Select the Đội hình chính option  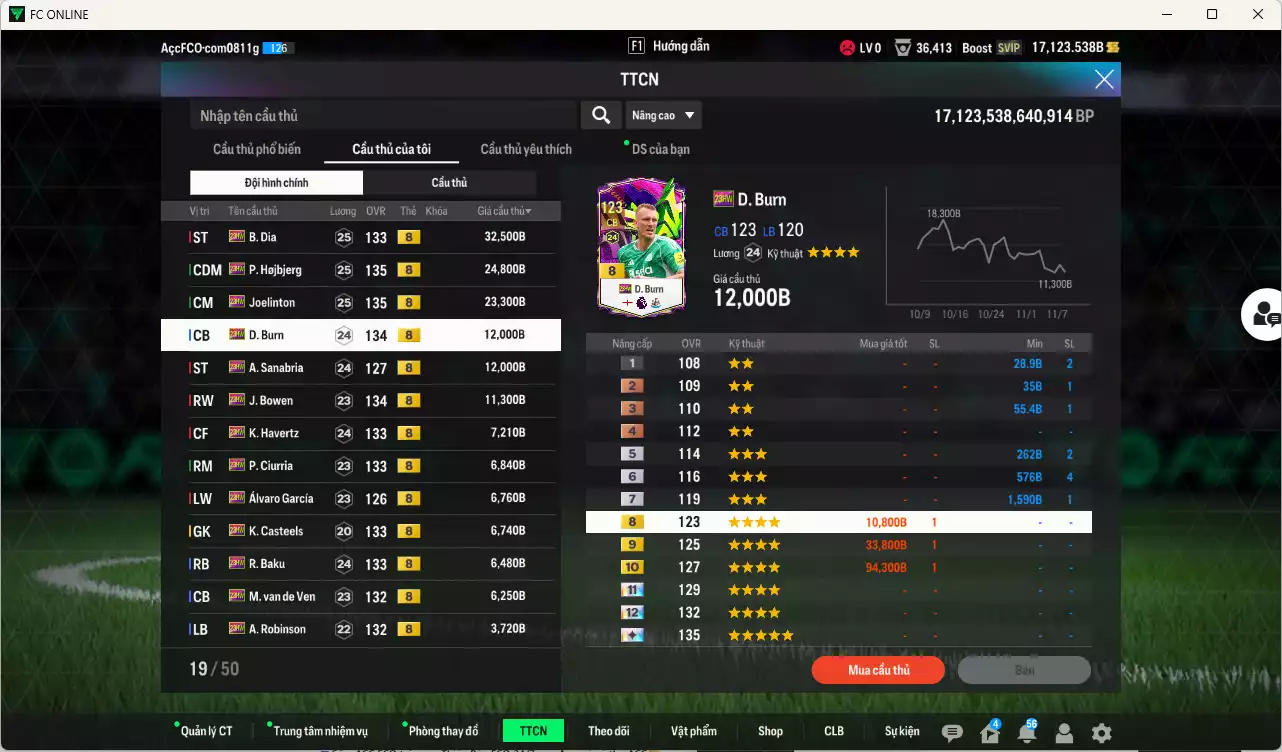(x=276, y=182)
